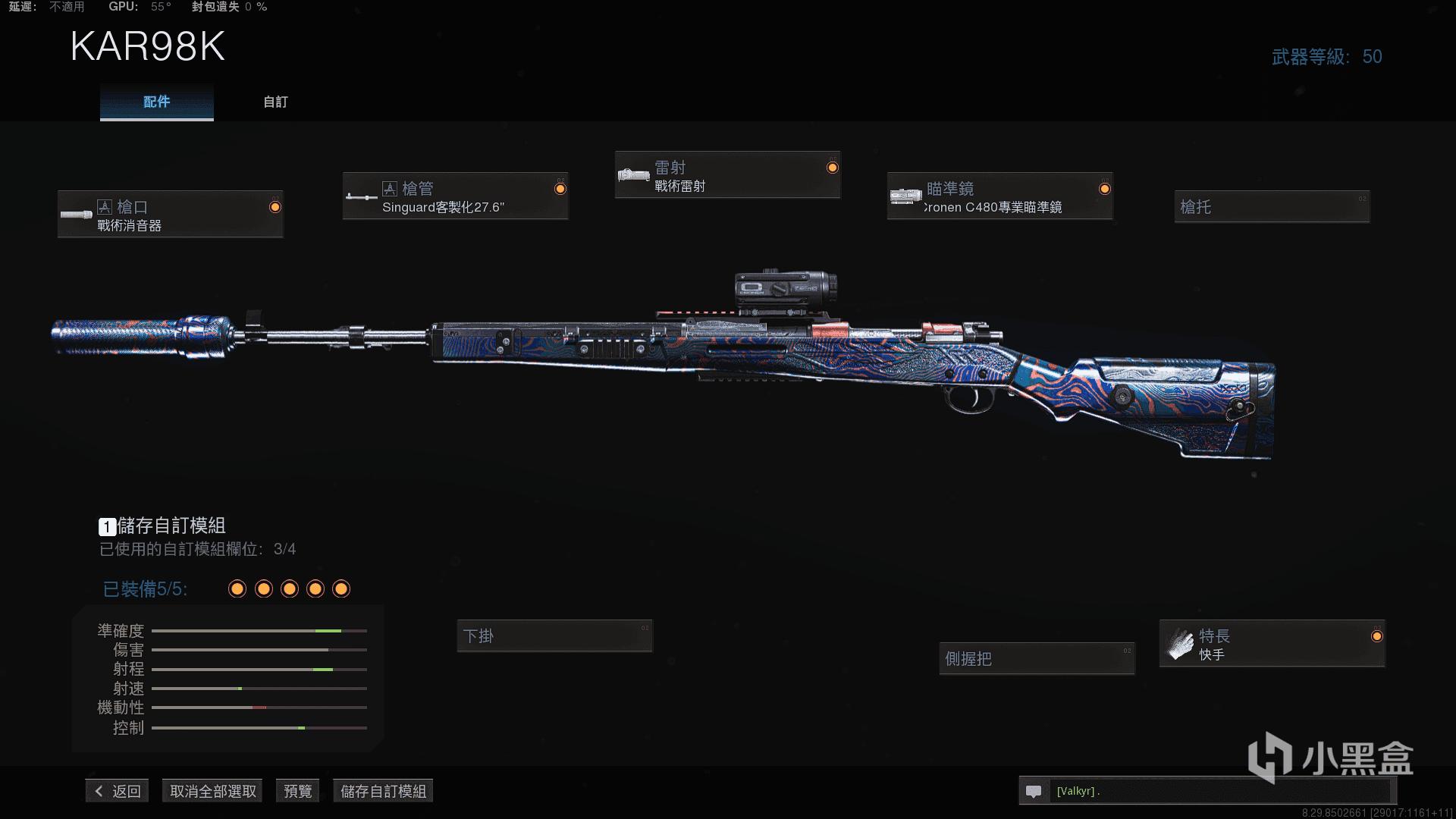Screen dimensions: 1456x819
Task: Click 取消全部選取 to deselect all attachments
Action: (213, 791)
